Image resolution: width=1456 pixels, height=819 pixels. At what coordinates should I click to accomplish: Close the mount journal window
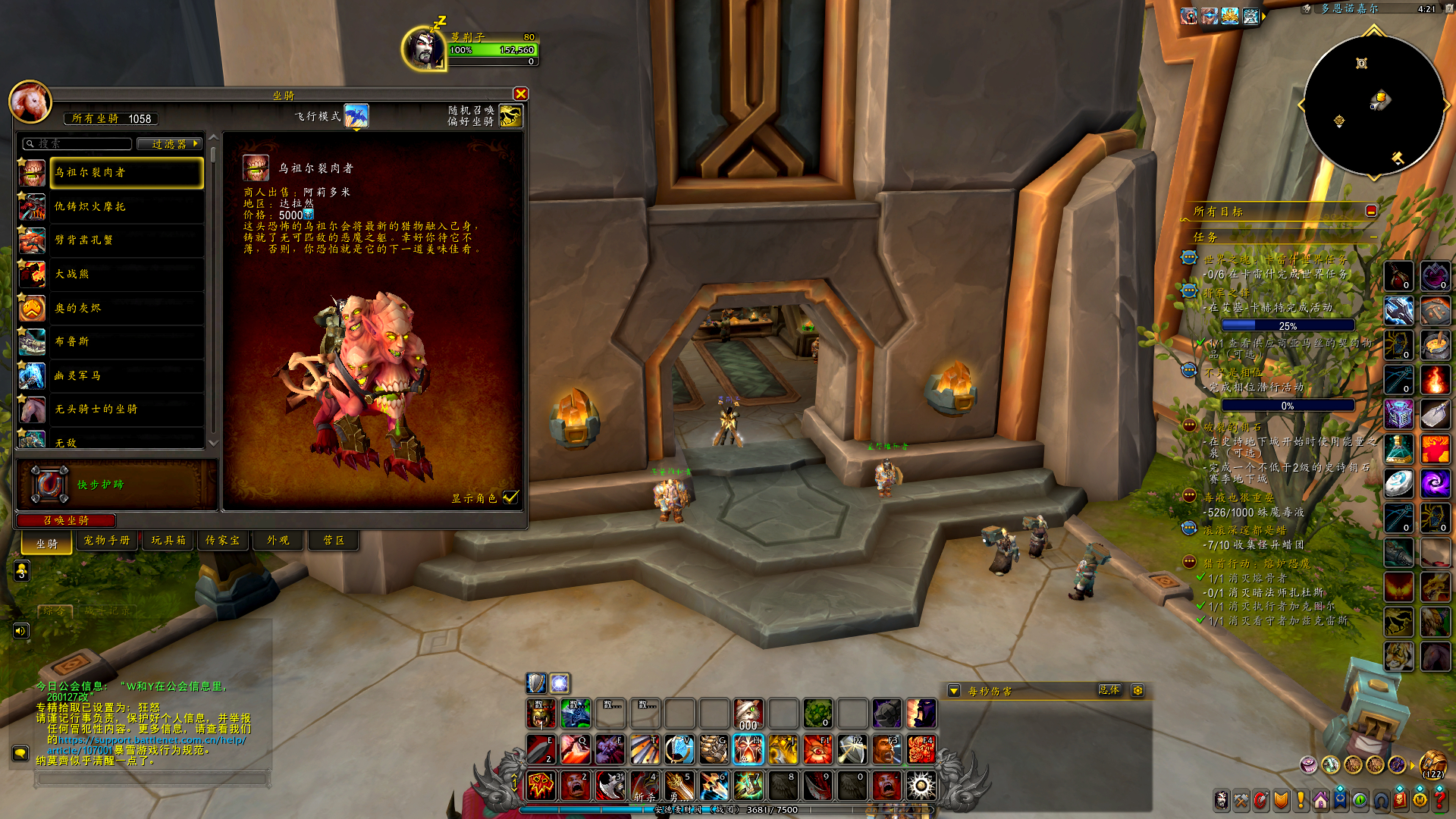click(520, 94)
